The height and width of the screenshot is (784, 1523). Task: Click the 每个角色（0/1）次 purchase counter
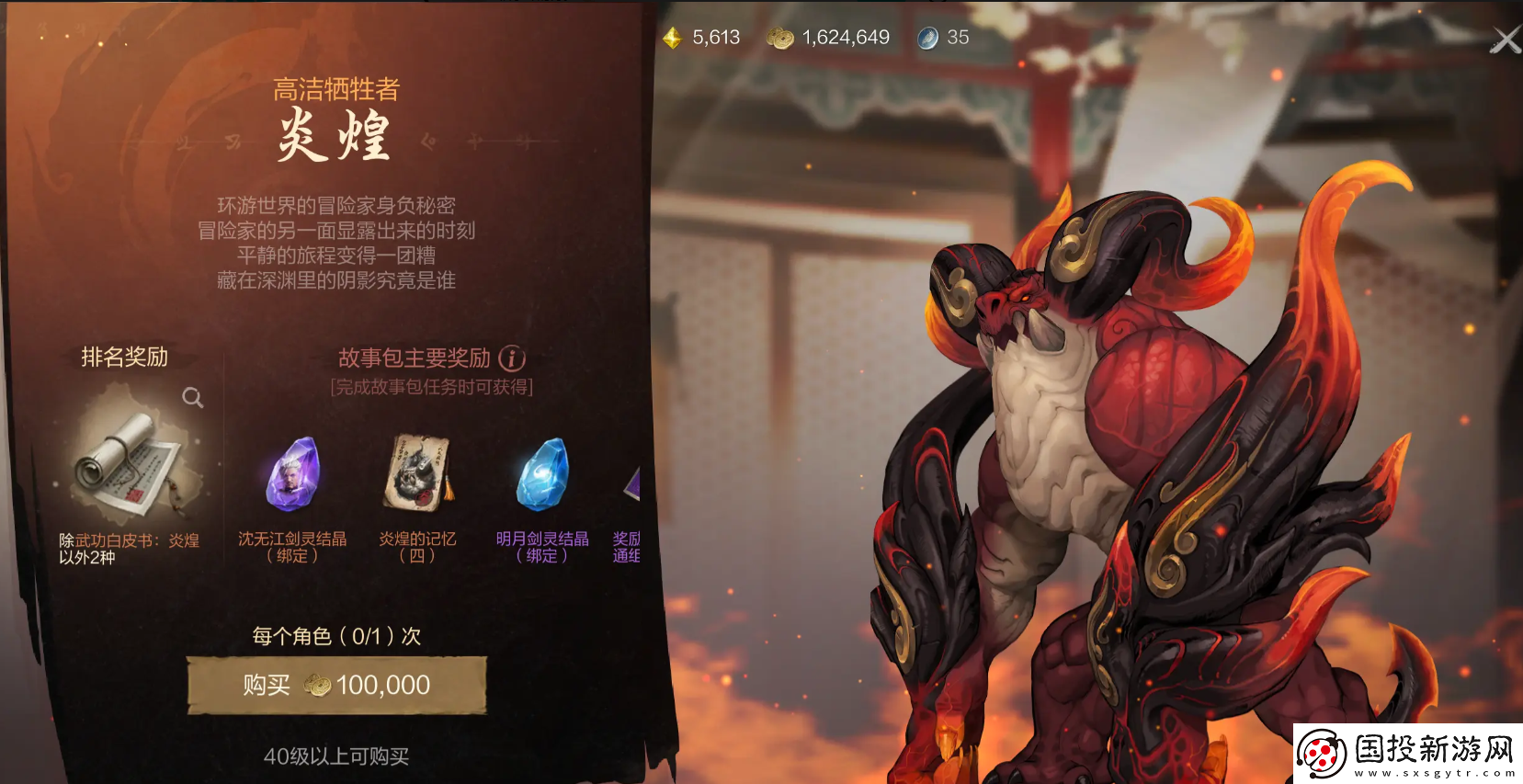[x=335, y=635]
